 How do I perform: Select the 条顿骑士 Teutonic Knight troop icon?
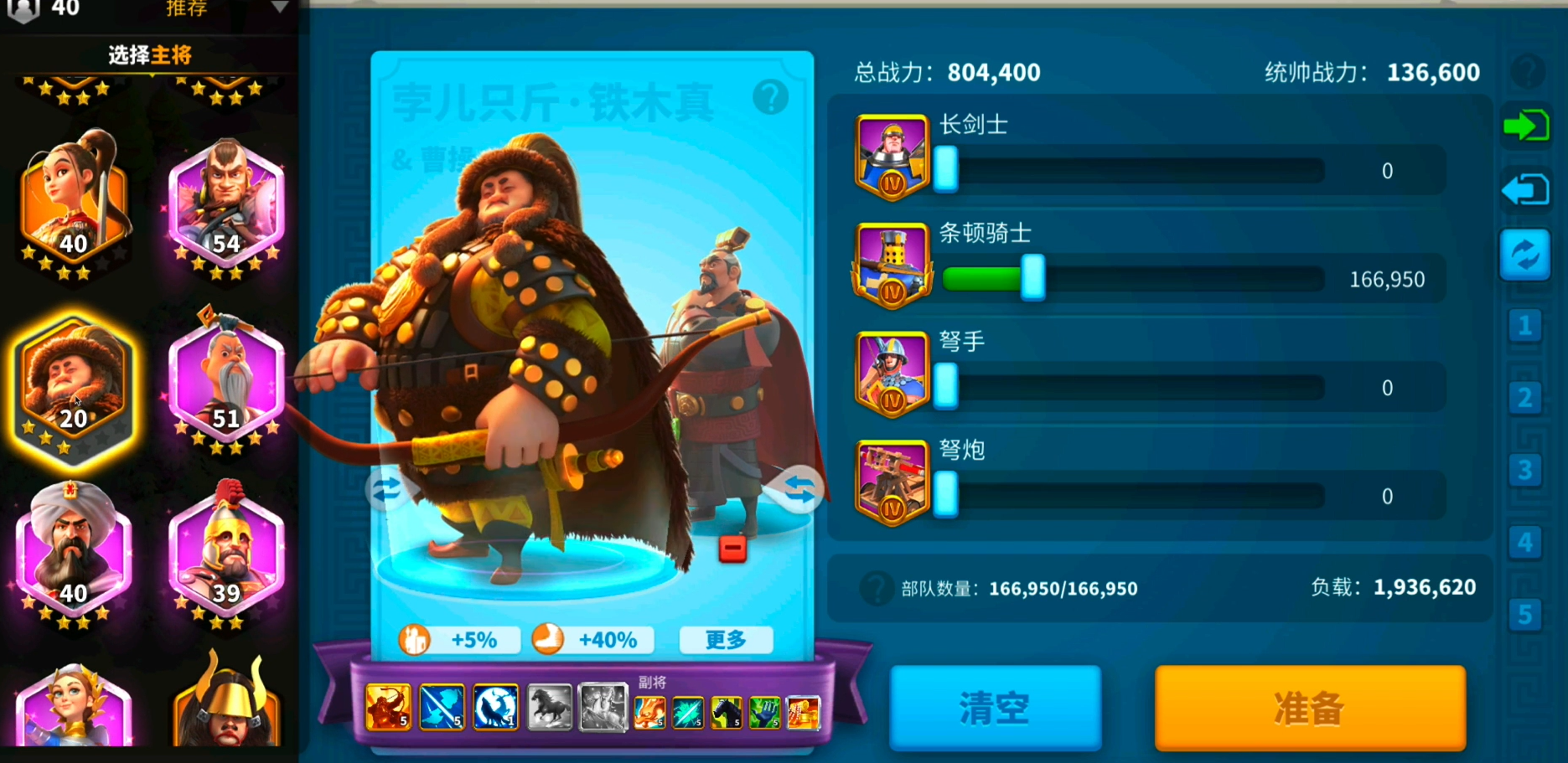[x=892, y=265]
